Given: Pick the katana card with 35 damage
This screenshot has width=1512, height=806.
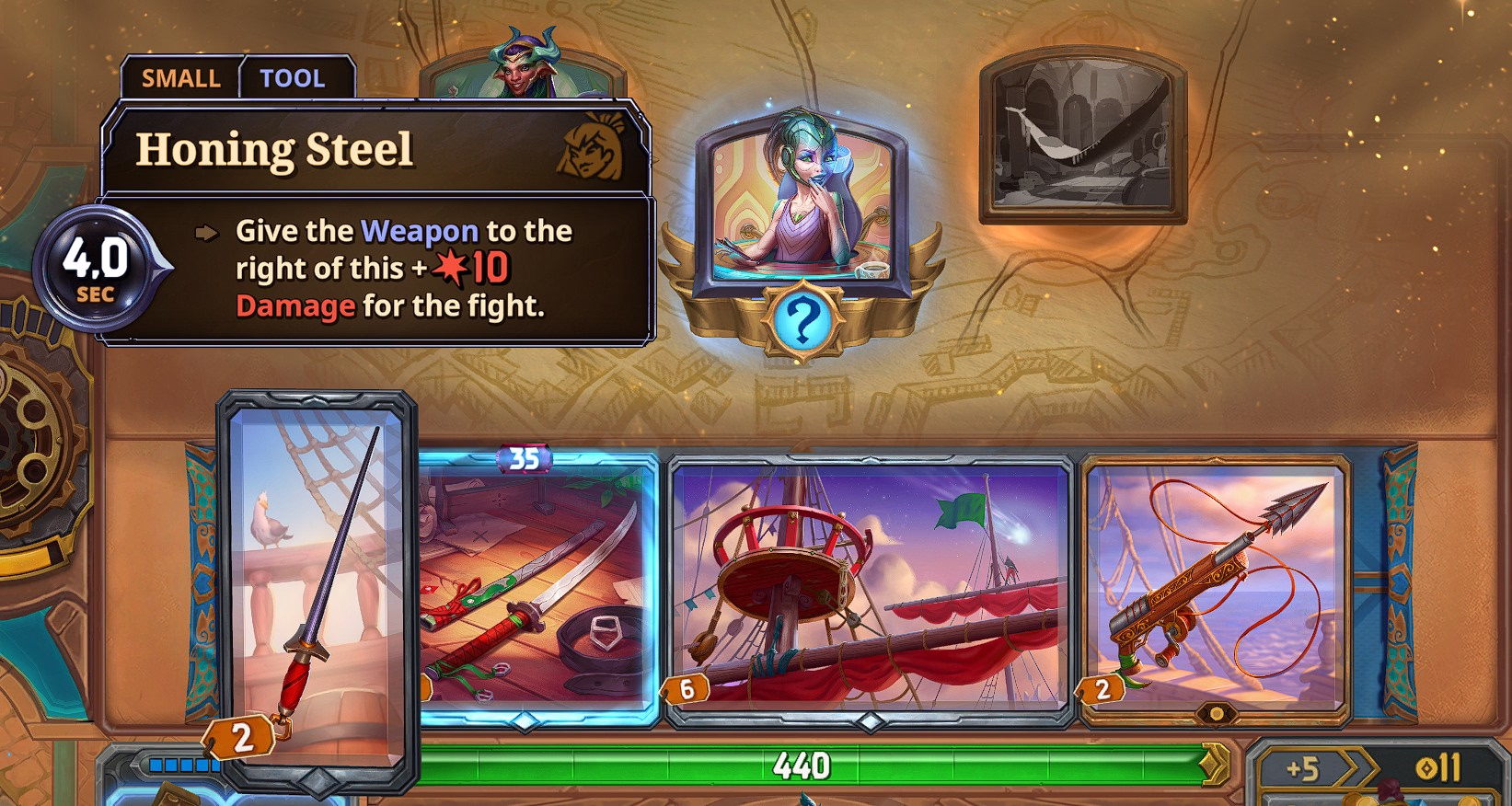Looking at the screenshot, I should [x=537, y=589].
